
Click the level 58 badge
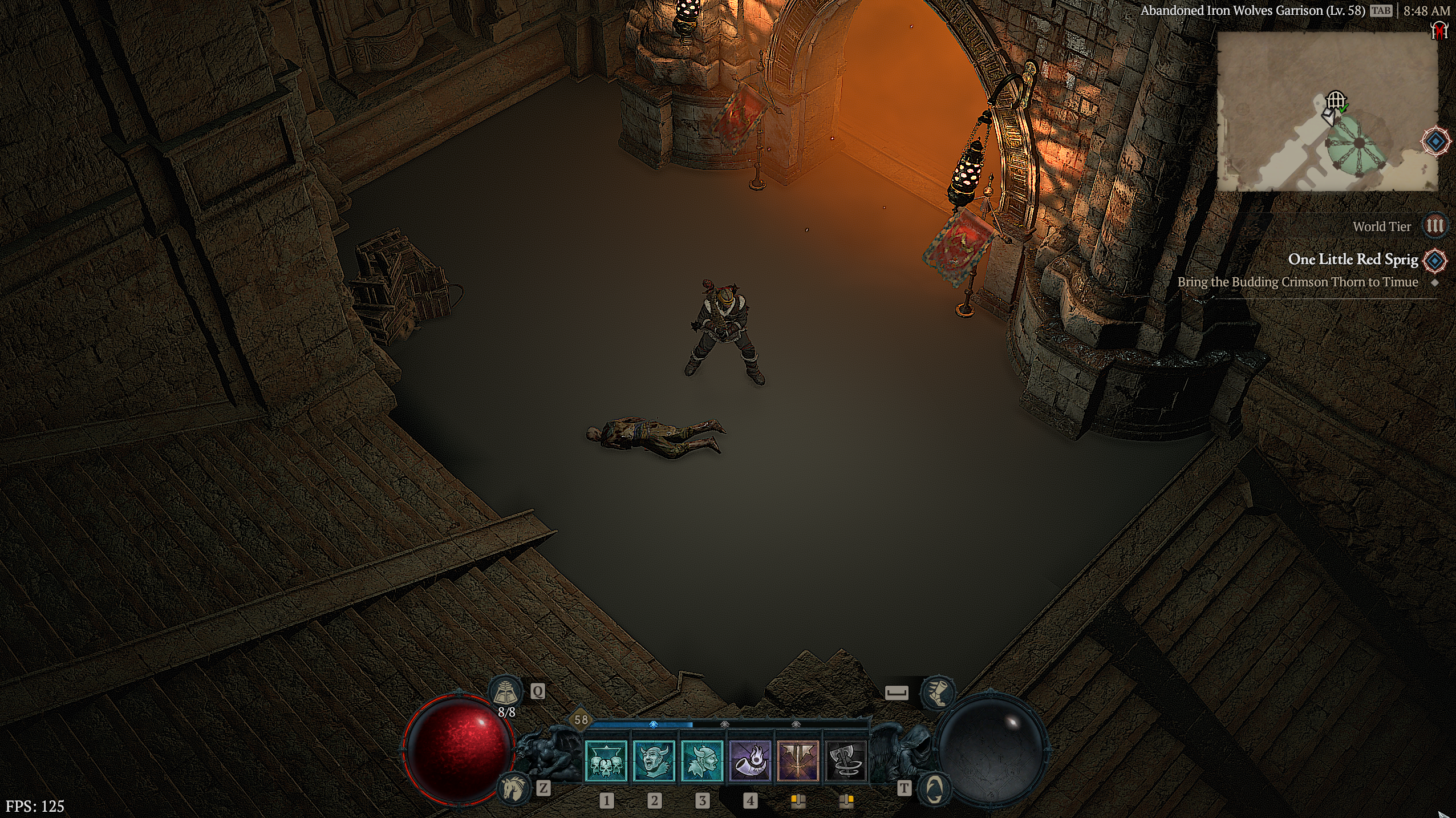pyautogui.click(x=581, y=720)
